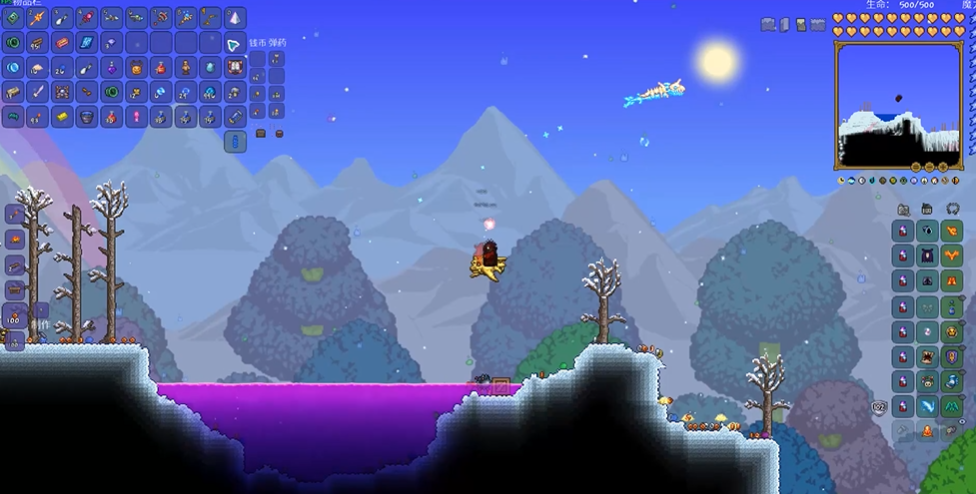This screenshot has width=976, height=494.
Task: Select the wings accessory slot
Action: point(950,406)
